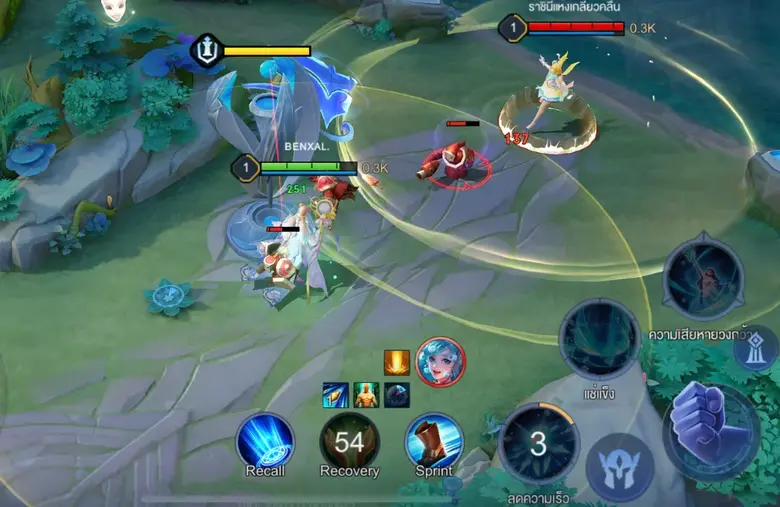Screen dimensions: 780x507
Task: Tap the golden light buff icon
Action: coord(396,362)
